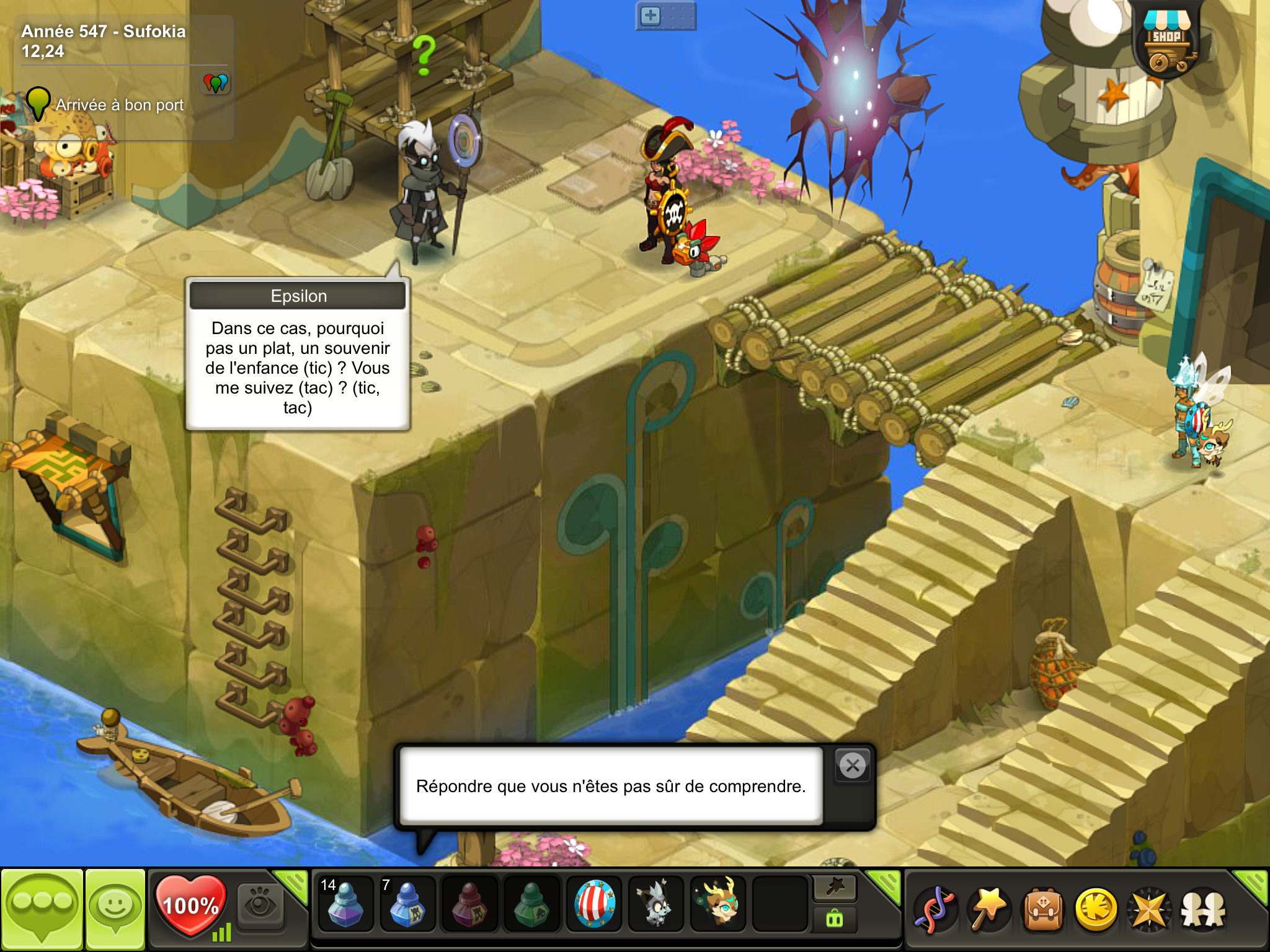Switch shortcut bar to spells wand tab
Screen dimensions: 1270x952
point(835,888)
